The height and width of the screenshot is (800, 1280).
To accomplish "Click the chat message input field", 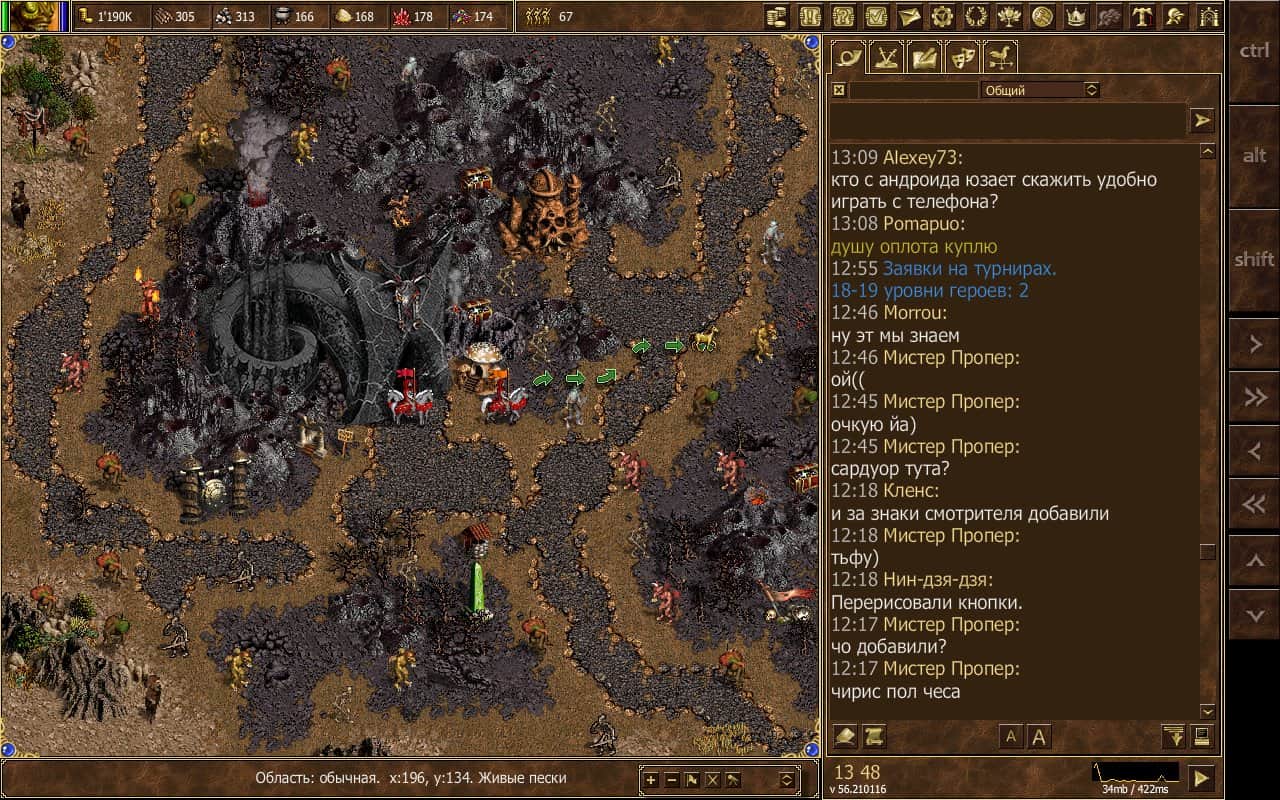I will pyautogui.click(x=1006, y=121).
